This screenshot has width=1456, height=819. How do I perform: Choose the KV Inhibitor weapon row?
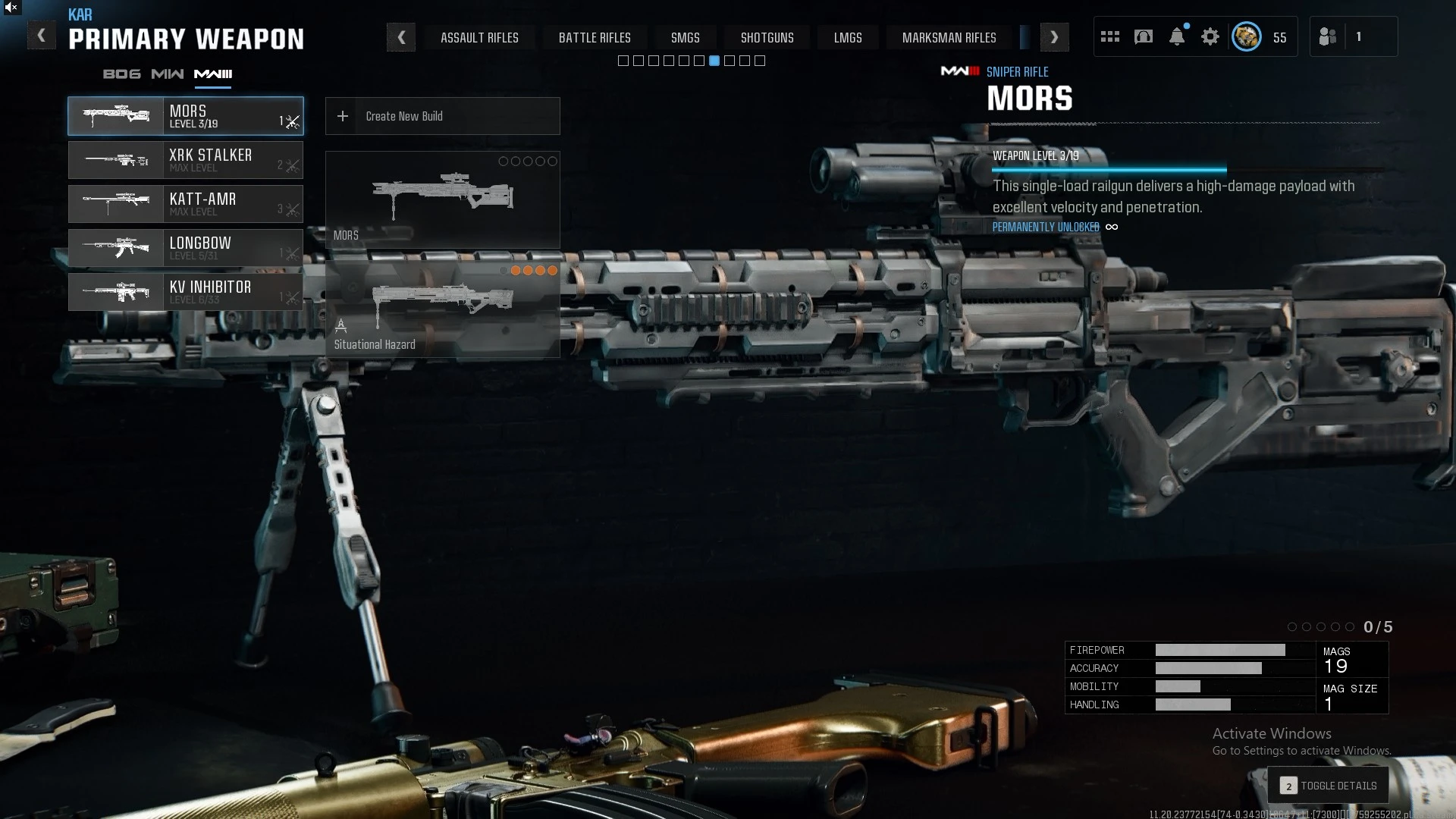[x=186, y=292]
